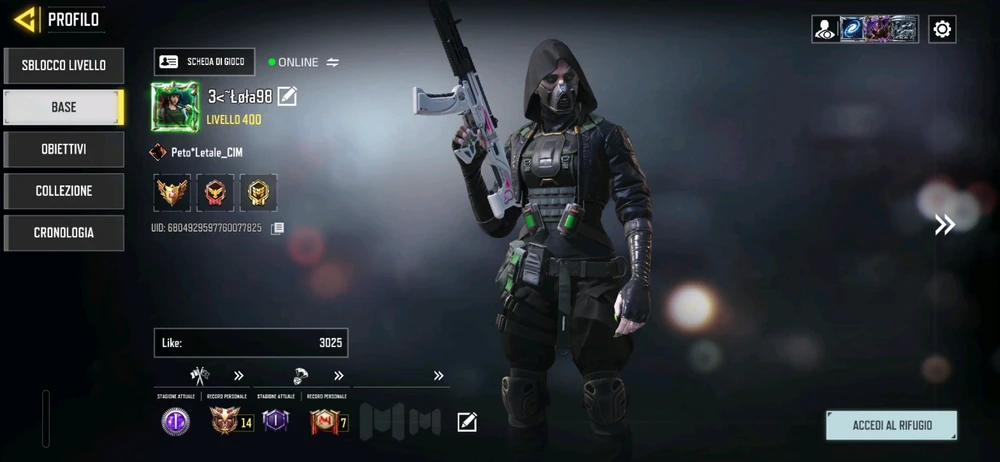
Task: Open the Scheda di Gioco card
Action: tap(205, 62)
